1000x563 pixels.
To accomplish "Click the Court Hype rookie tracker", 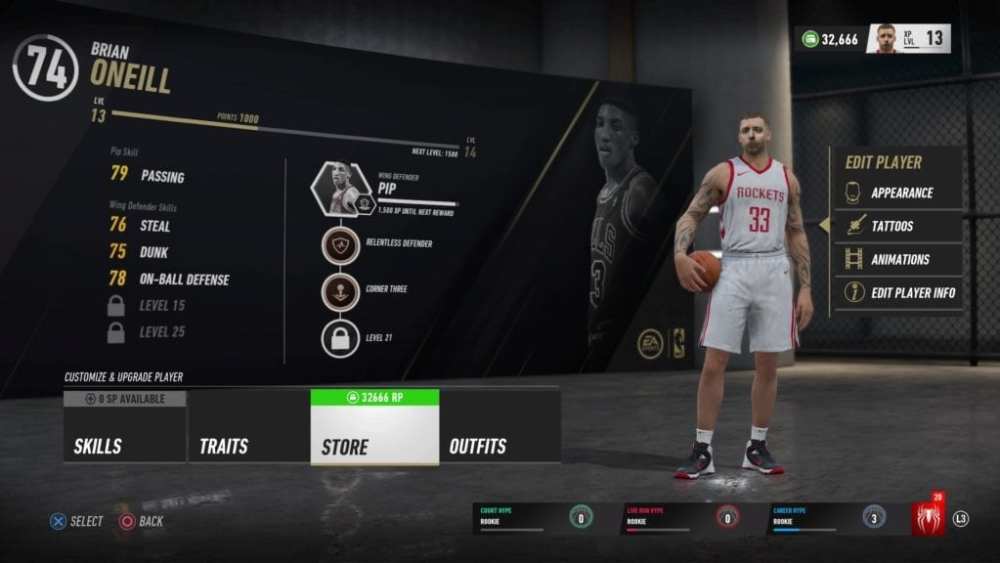I will [535, 517].
